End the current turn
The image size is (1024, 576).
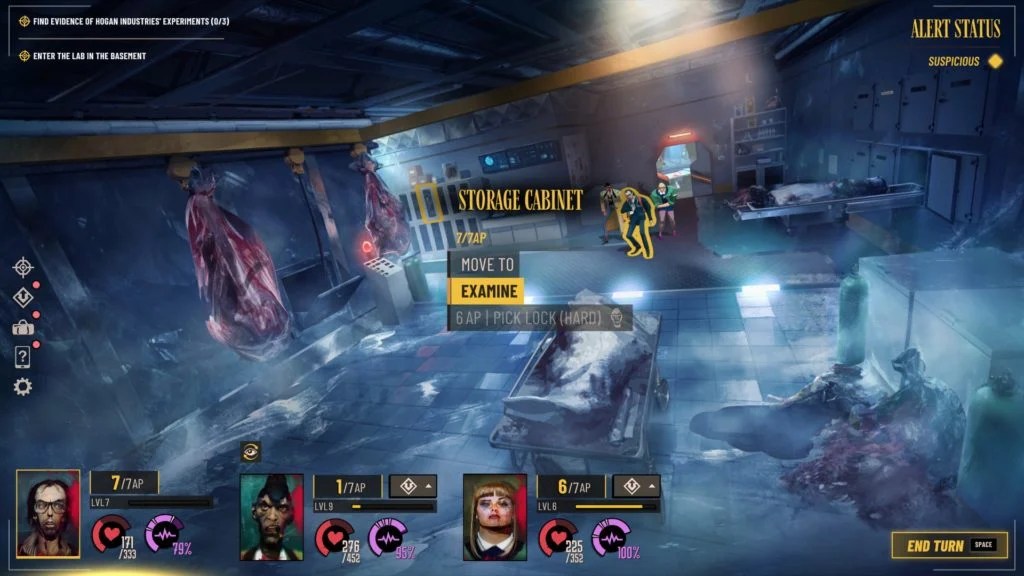point(949,546)
